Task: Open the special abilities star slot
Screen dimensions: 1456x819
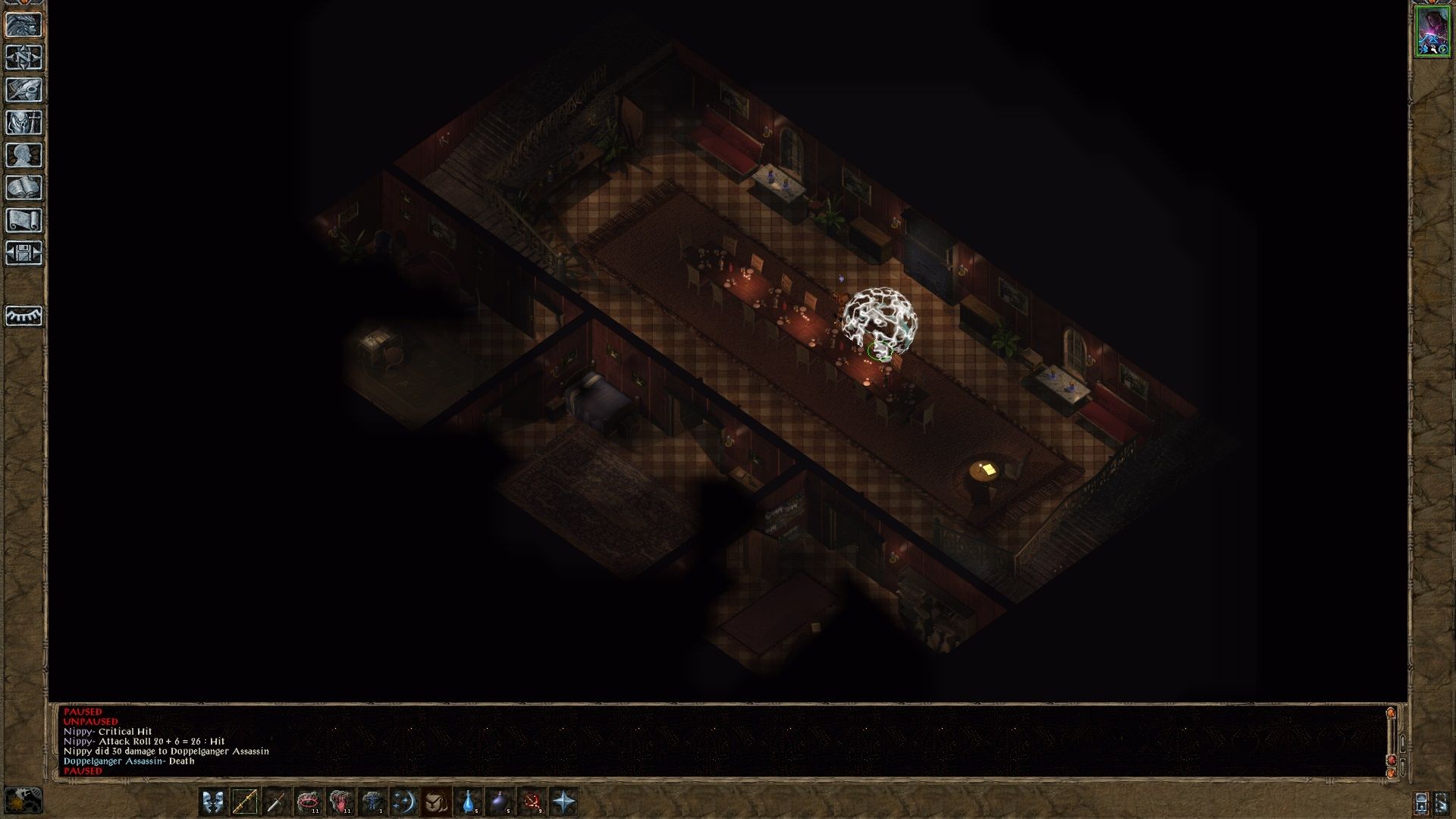Action: click(x=564, y=801)
